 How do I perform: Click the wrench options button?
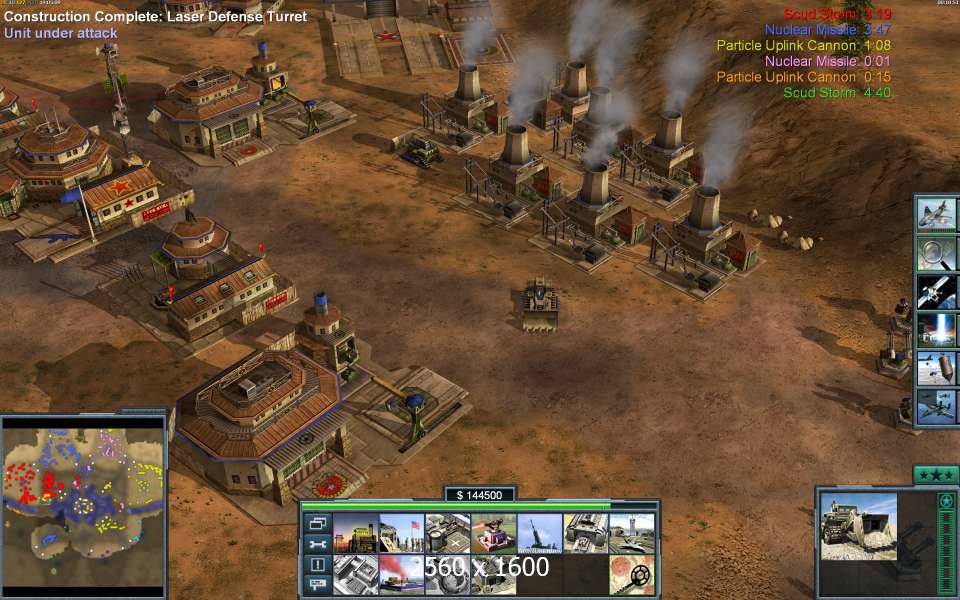317,544
